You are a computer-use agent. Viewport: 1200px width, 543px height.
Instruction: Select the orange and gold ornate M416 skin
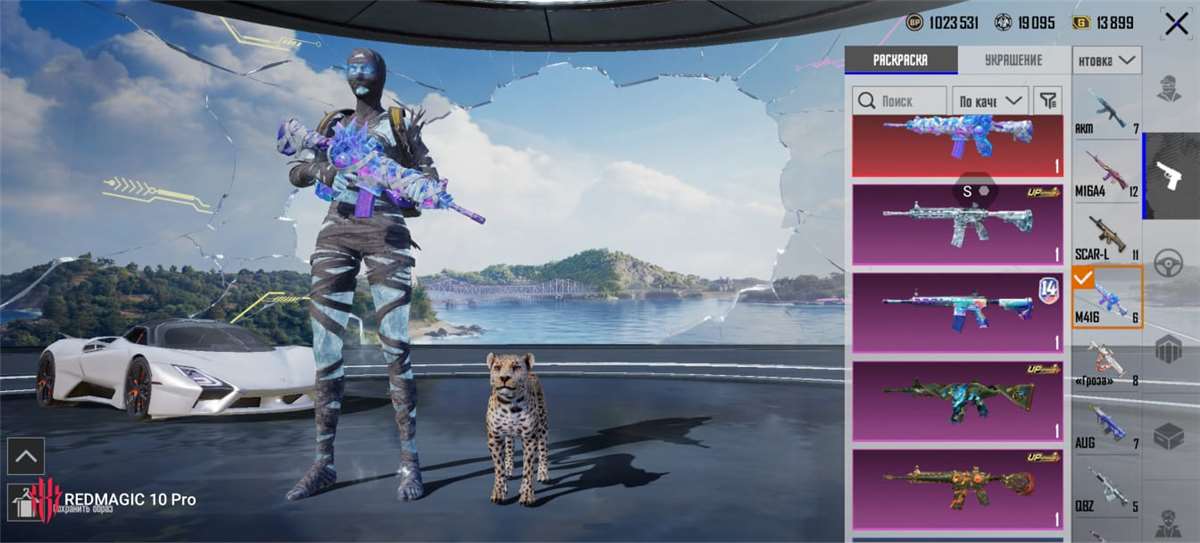tap(957, 488)
